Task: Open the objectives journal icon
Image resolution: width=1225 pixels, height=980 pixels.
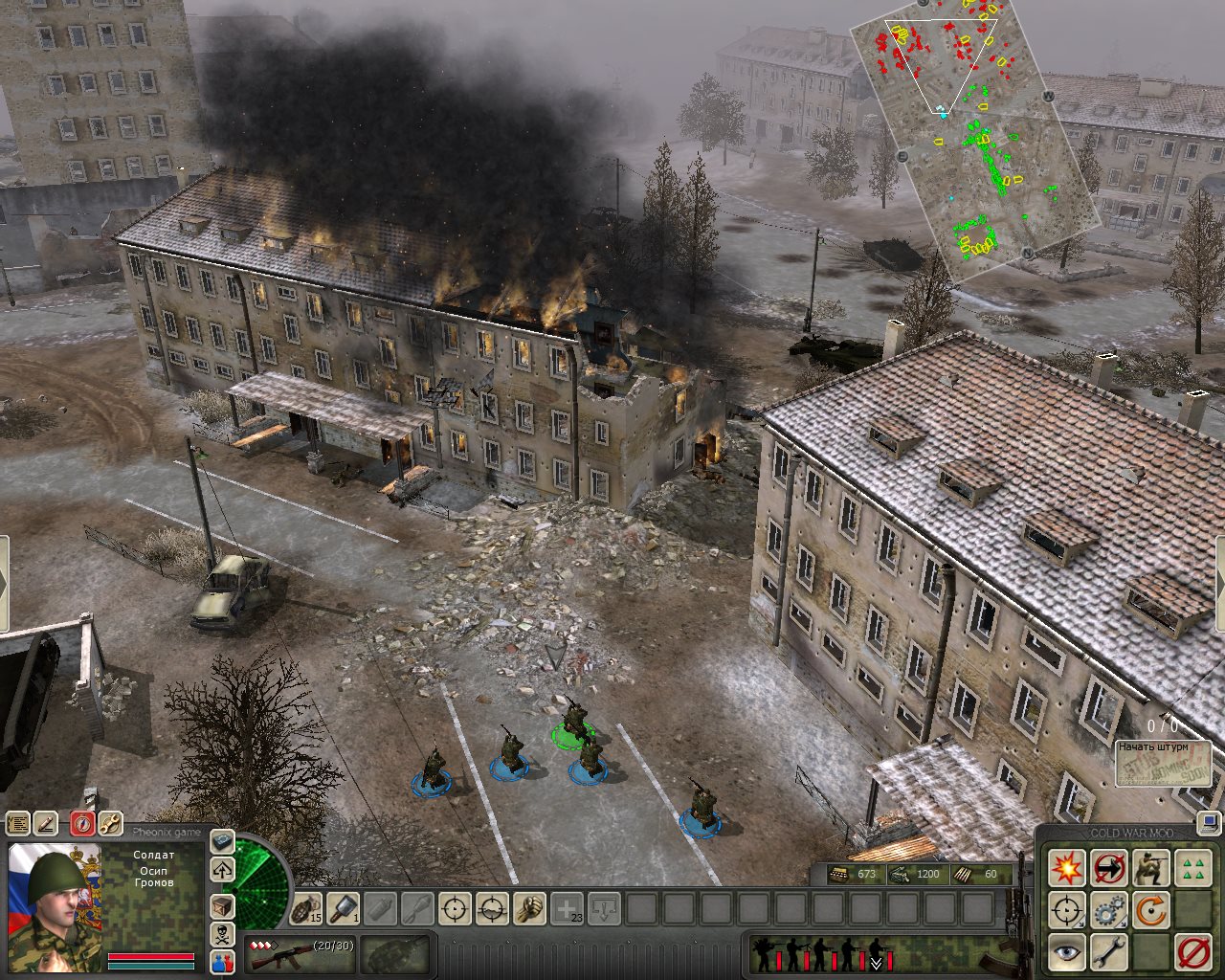Action: tap(18, 823)
